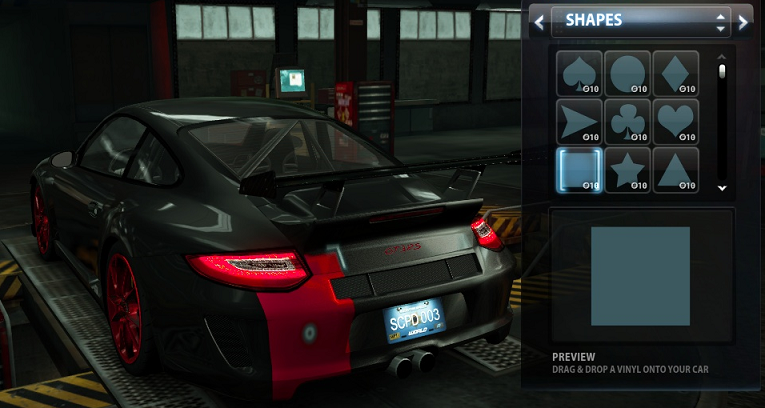Pick the triangle shape vinyl
765x408 pixels.
click(676, 170)
